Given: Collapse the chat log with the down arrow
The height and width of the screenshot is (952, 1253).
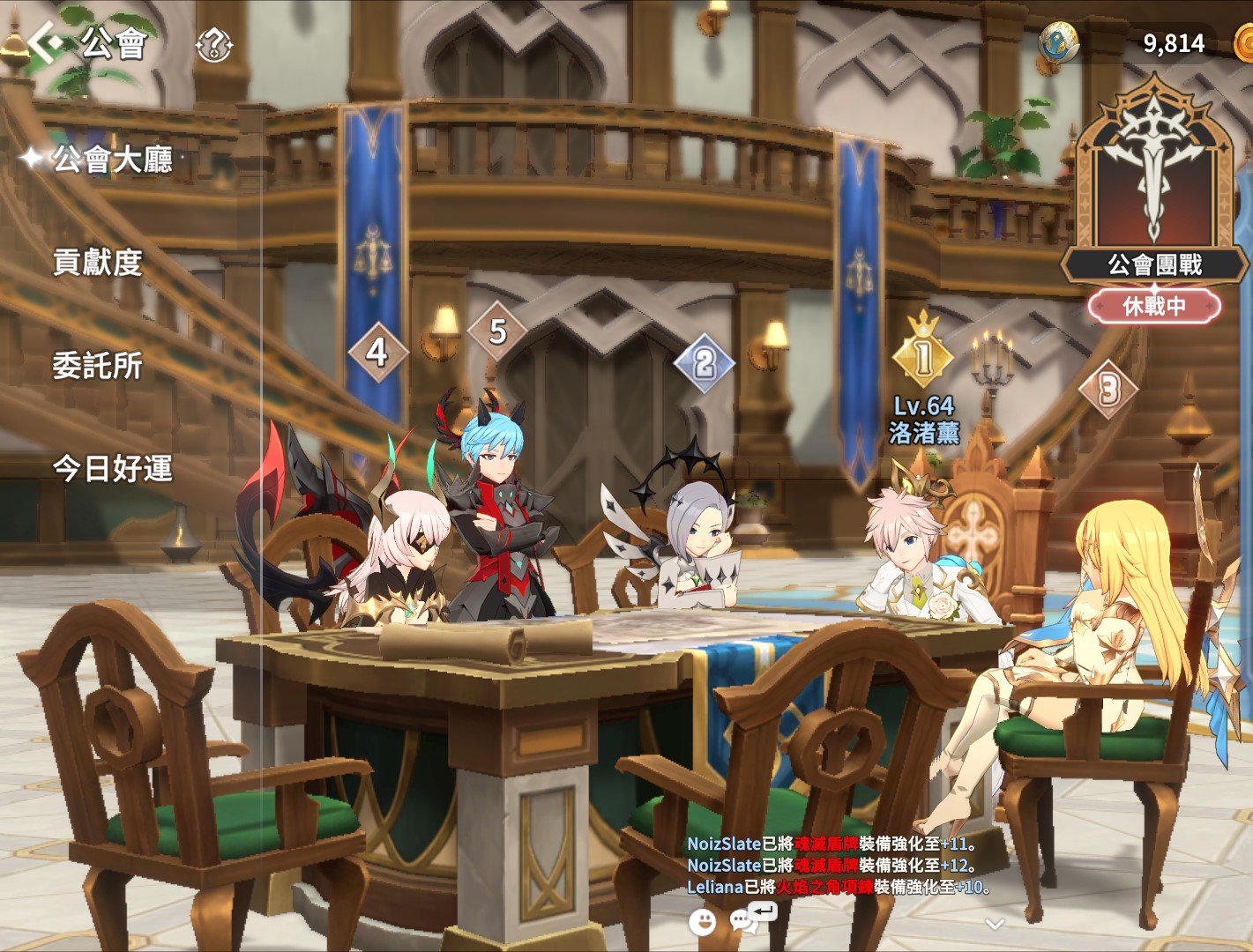Looking at the screenshot, I should tap(995, 924).
